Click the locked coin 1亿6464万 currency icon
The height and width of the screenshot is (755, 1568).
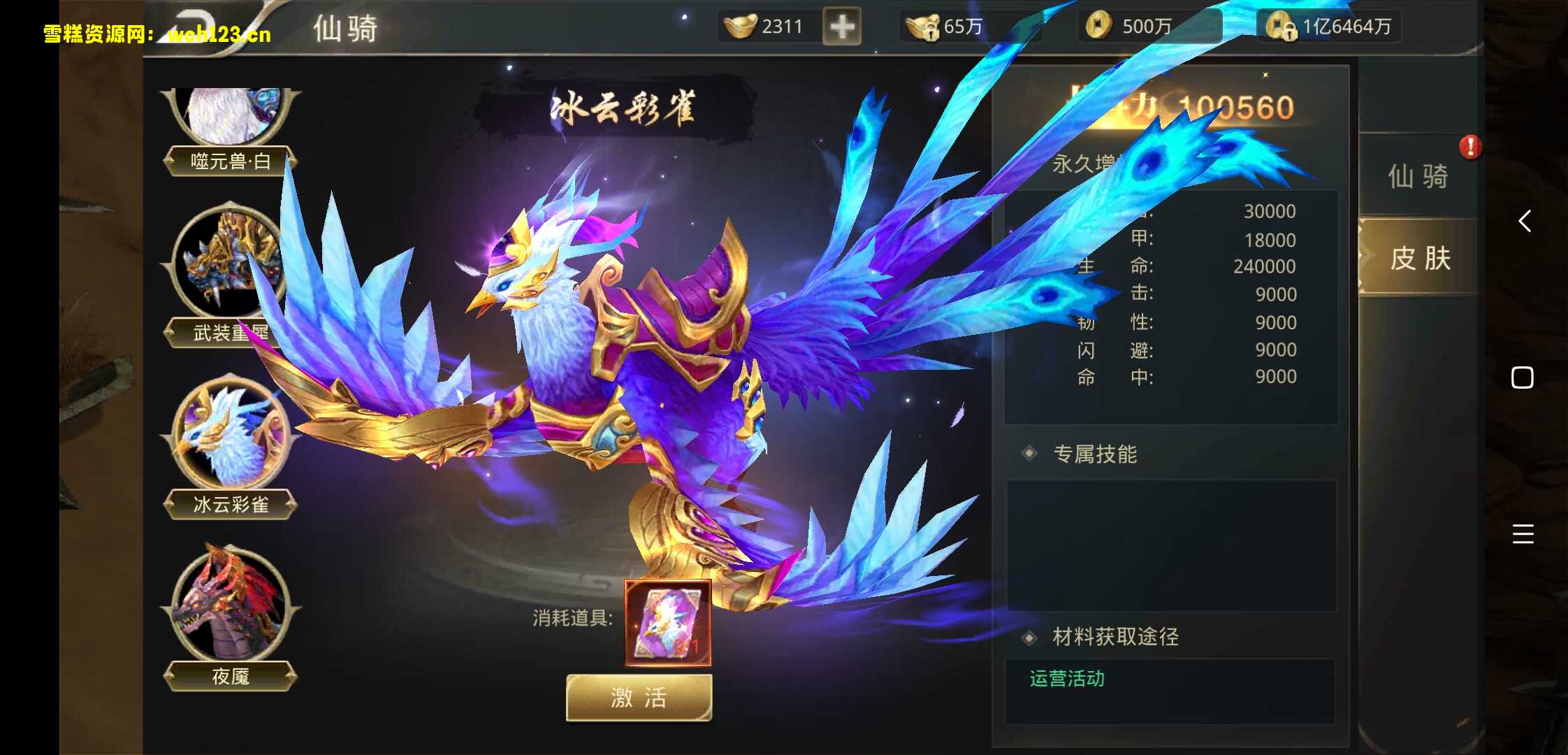(x=1283, y=25)
